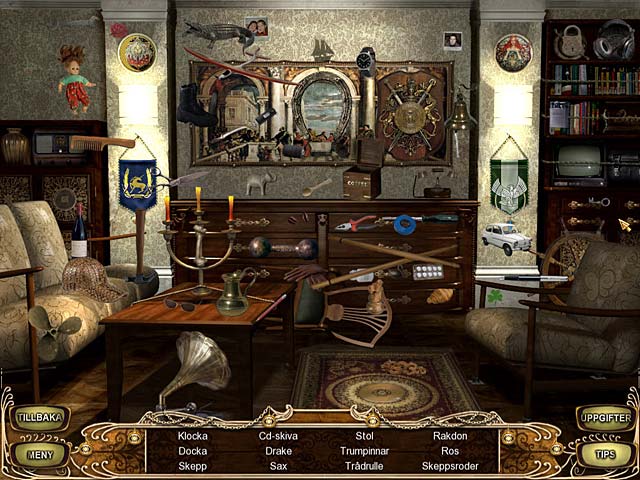Screen dimensions: 640x480
Task: Click the Skepp word in the list
Action: [193, 466]
